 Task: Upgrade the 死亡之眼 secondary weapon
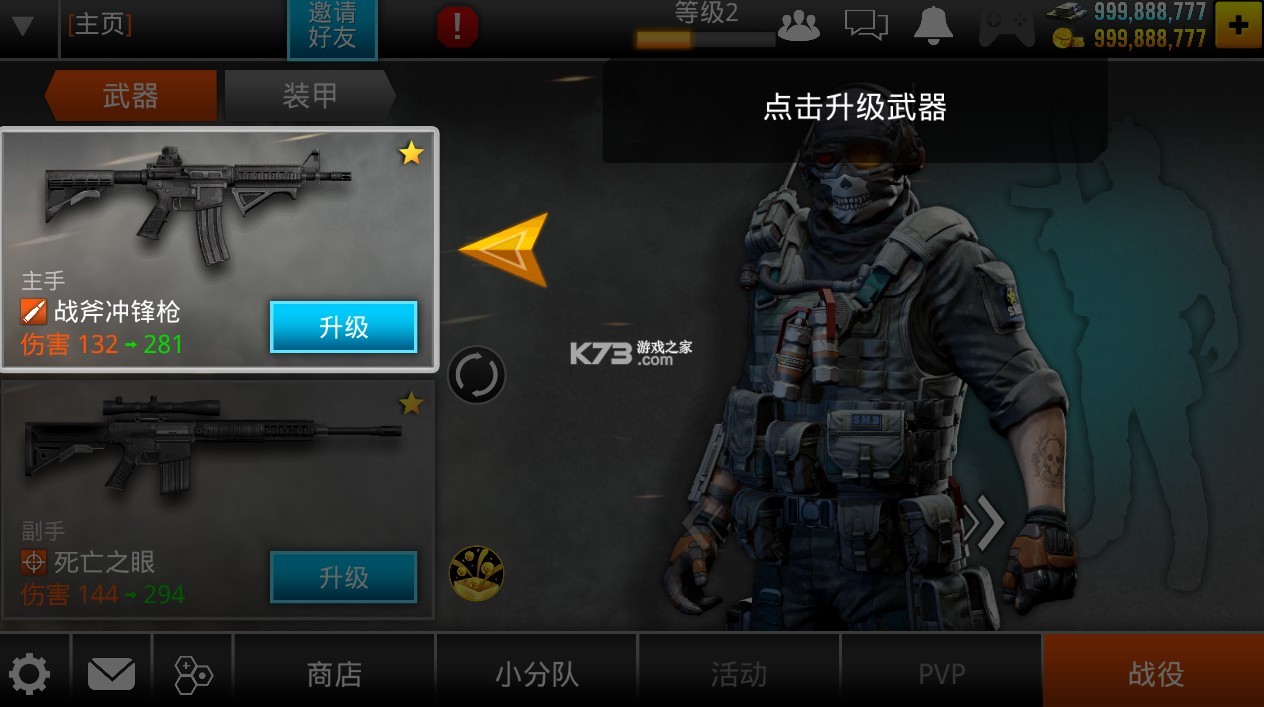(x=343, y=577)
